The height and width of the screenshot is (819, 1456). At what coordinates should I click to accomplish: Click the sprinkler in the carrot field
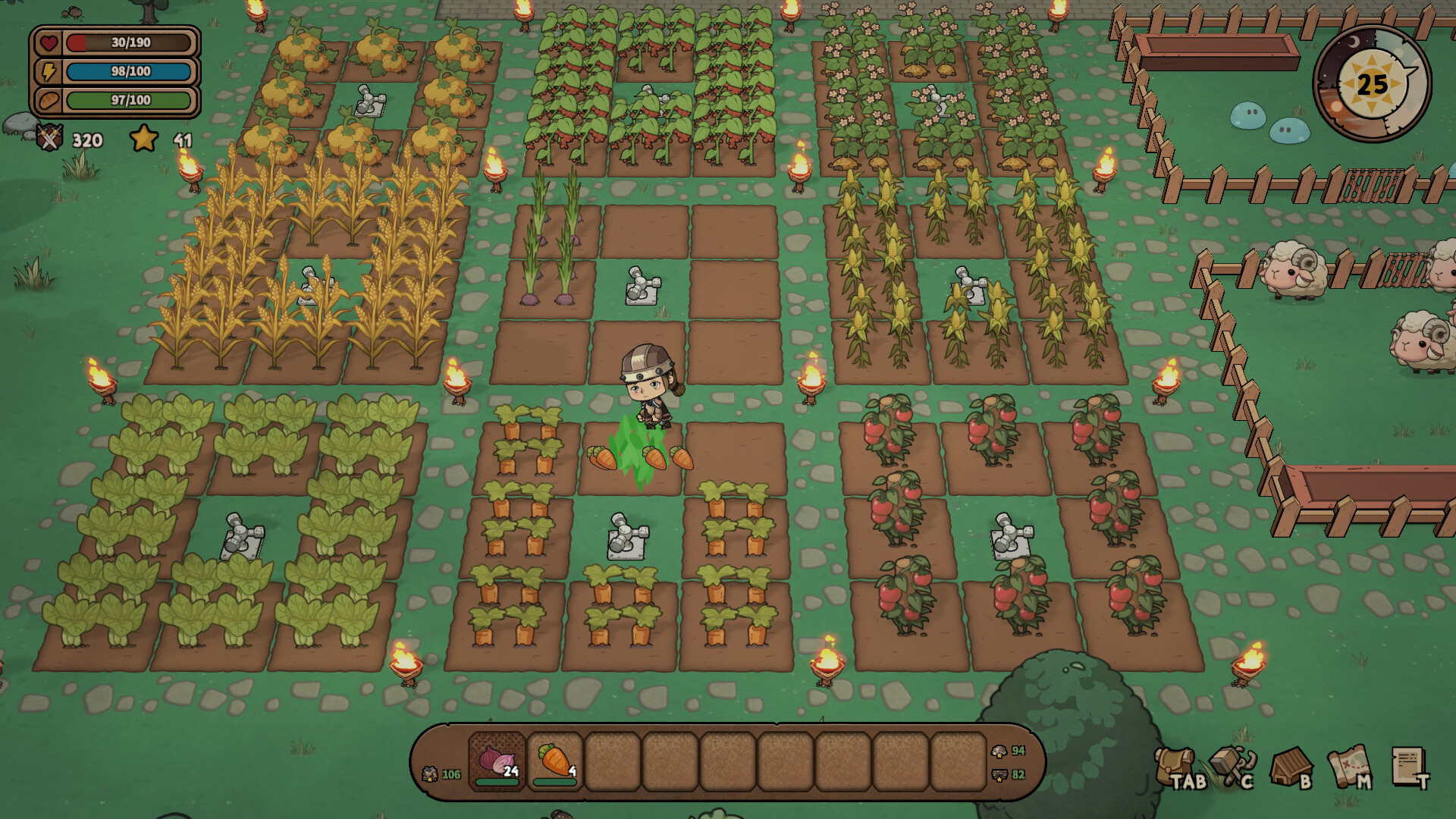point(626,539)
